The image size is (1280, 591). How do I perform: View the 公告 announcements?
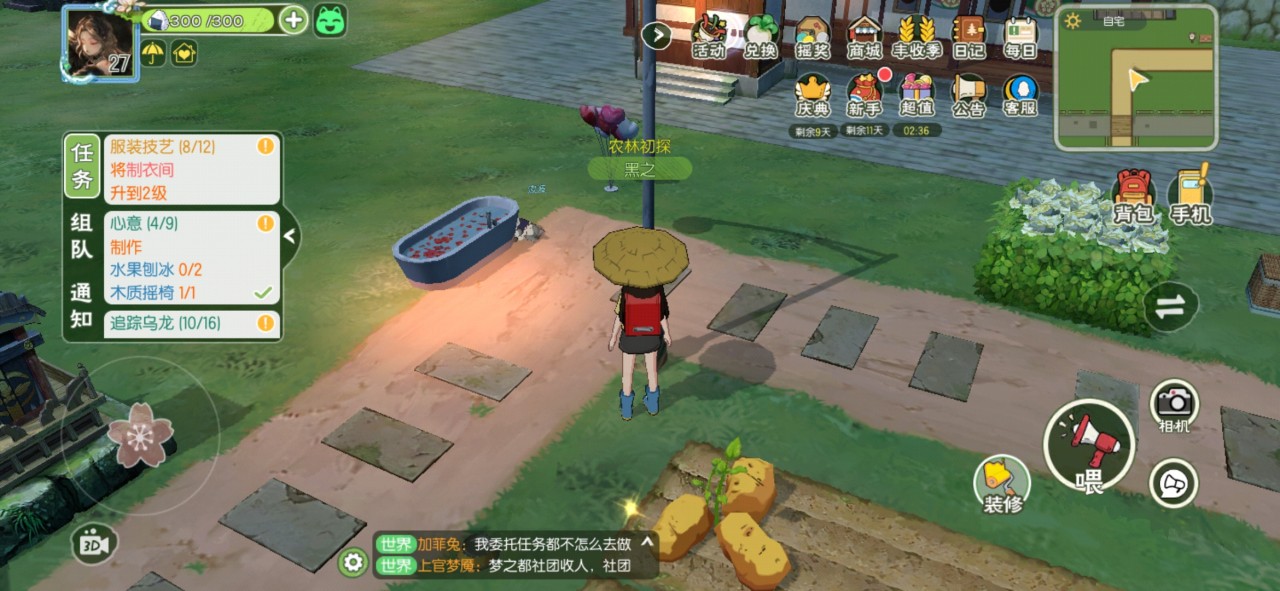[968, 94]
